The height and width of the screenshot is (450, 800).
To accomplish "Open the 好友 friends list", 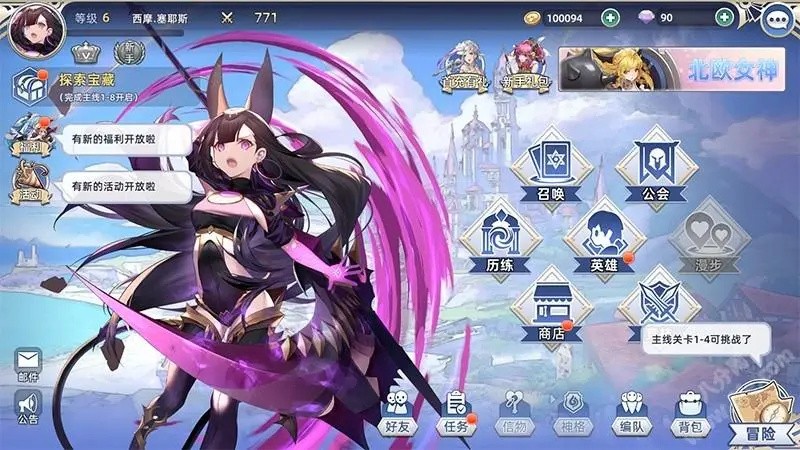I will pos(396,412).
